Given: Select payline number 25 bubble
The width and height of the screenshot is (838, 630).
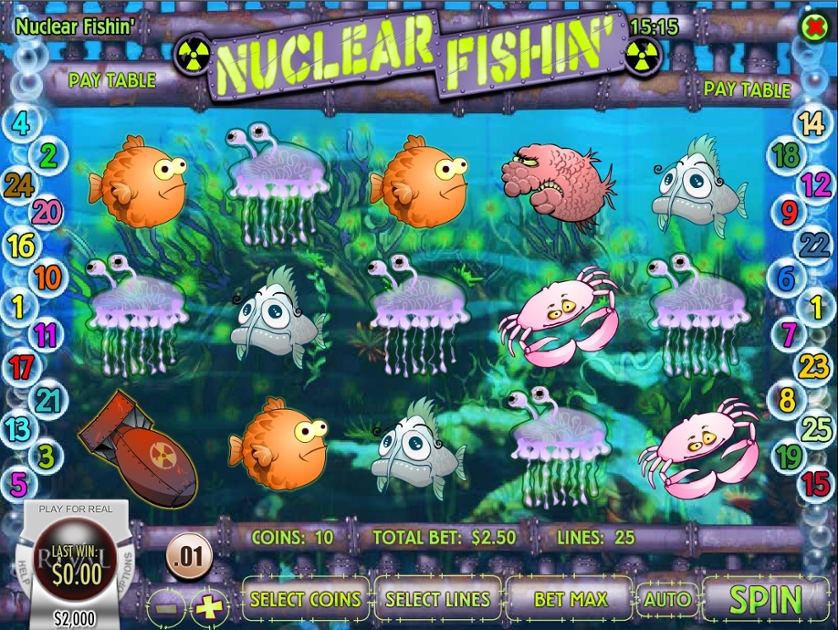Looking at the screenshot, I should (817, 429).
